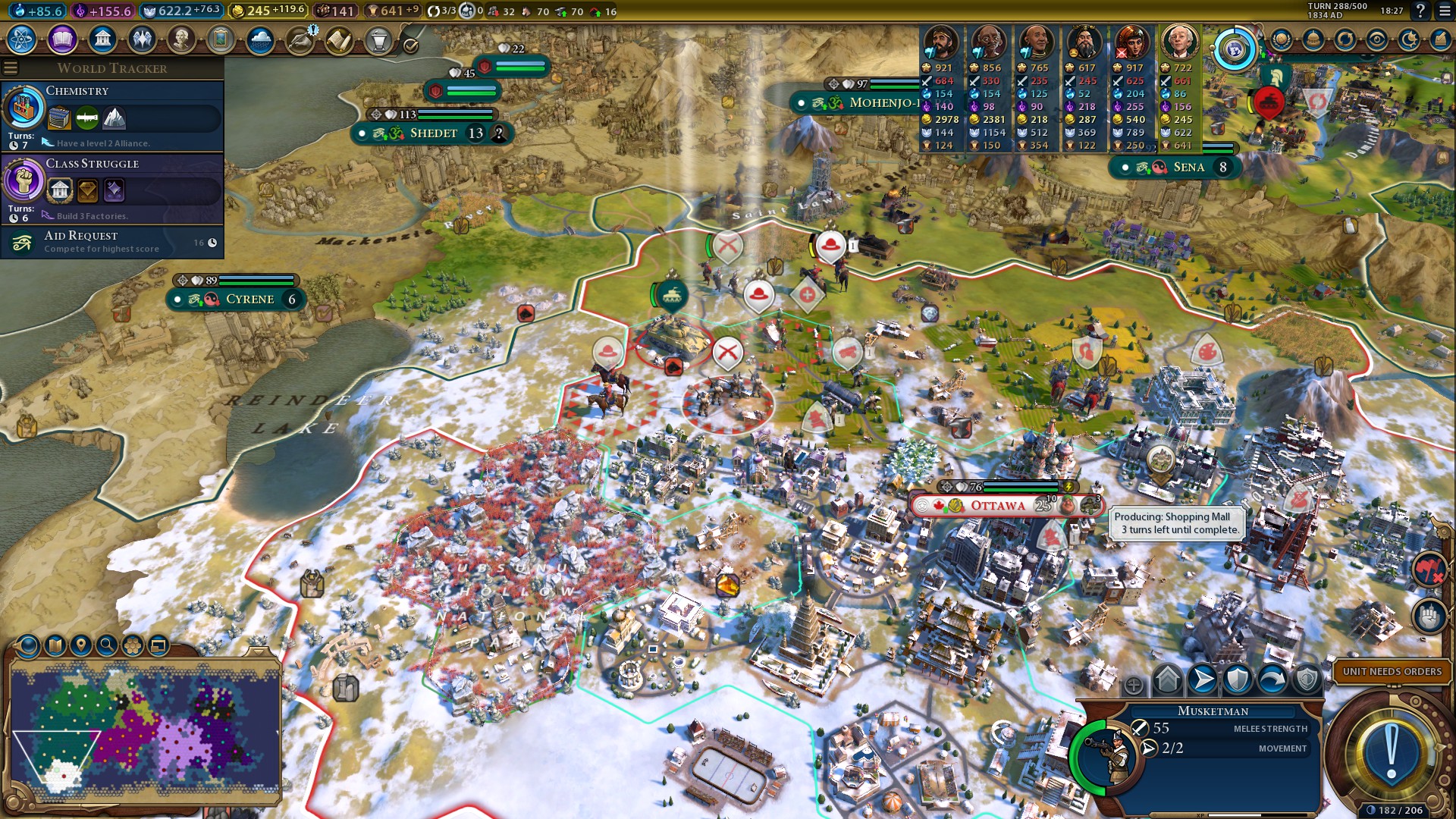Image resolution: width=1456 pixels, height=819 pixels.
Task: Open the technology tree atom icon
Action: pos(22,39)
